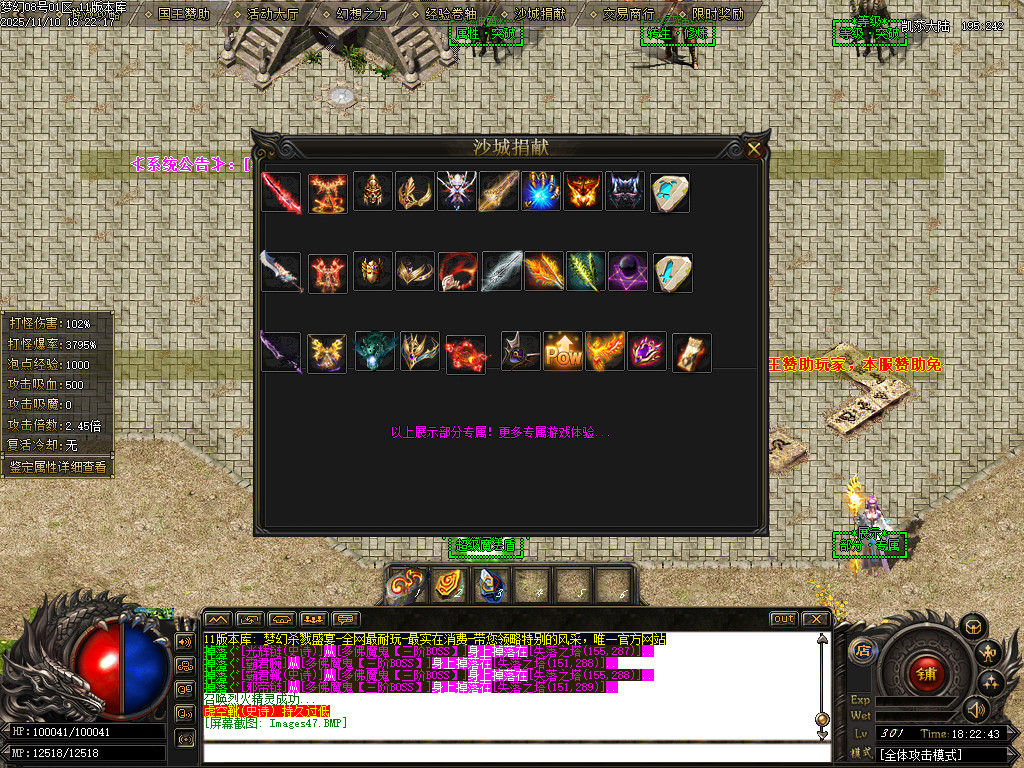This screenshot has width=1024, height=768.
Task: Open the 铺 shop round button
Action: [925, 673]
